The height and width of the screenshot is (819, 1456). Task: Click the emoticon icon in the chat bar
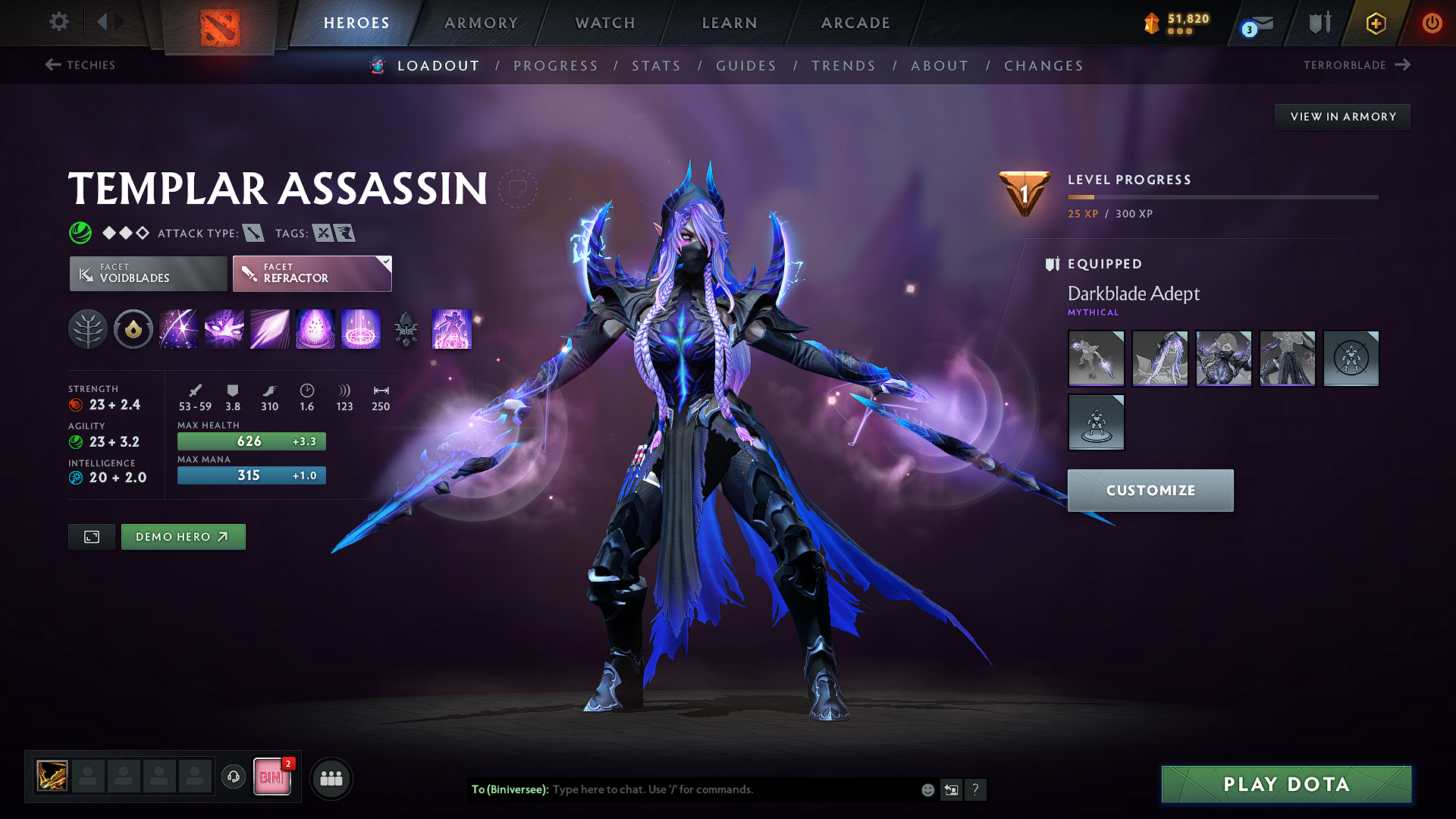click(x=927, y=789)
